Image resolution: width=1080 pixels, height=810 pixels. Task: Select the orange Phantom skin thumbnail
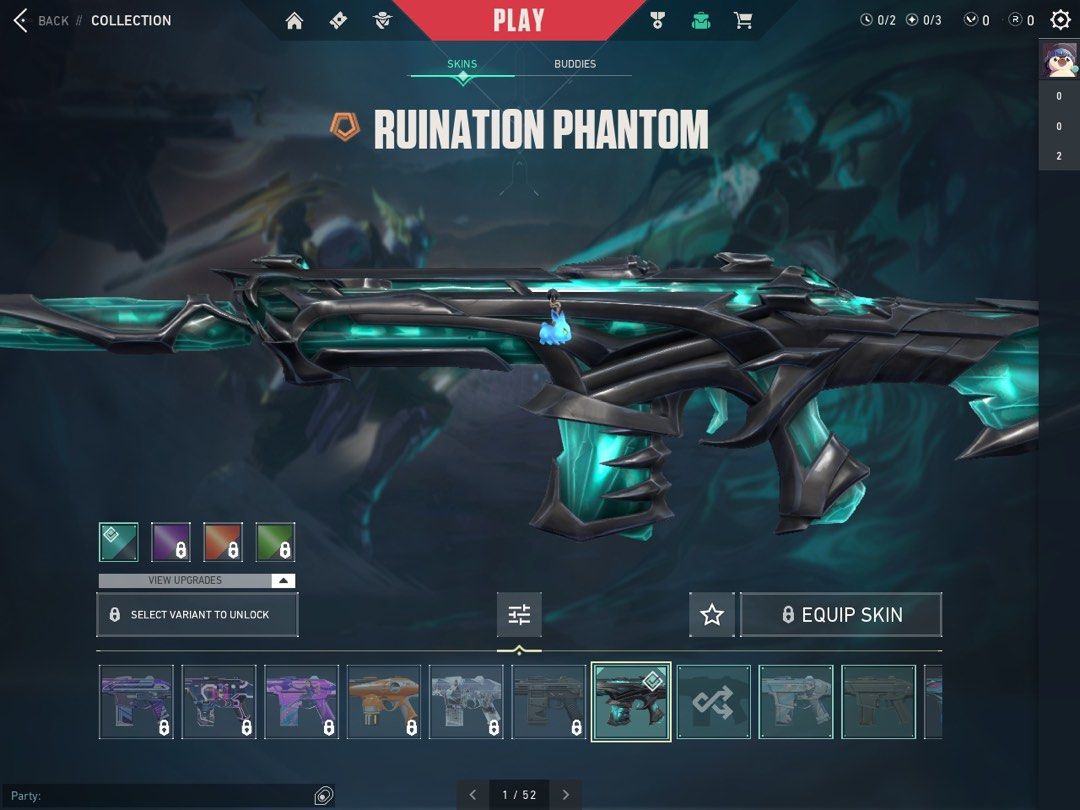(384, 702)
